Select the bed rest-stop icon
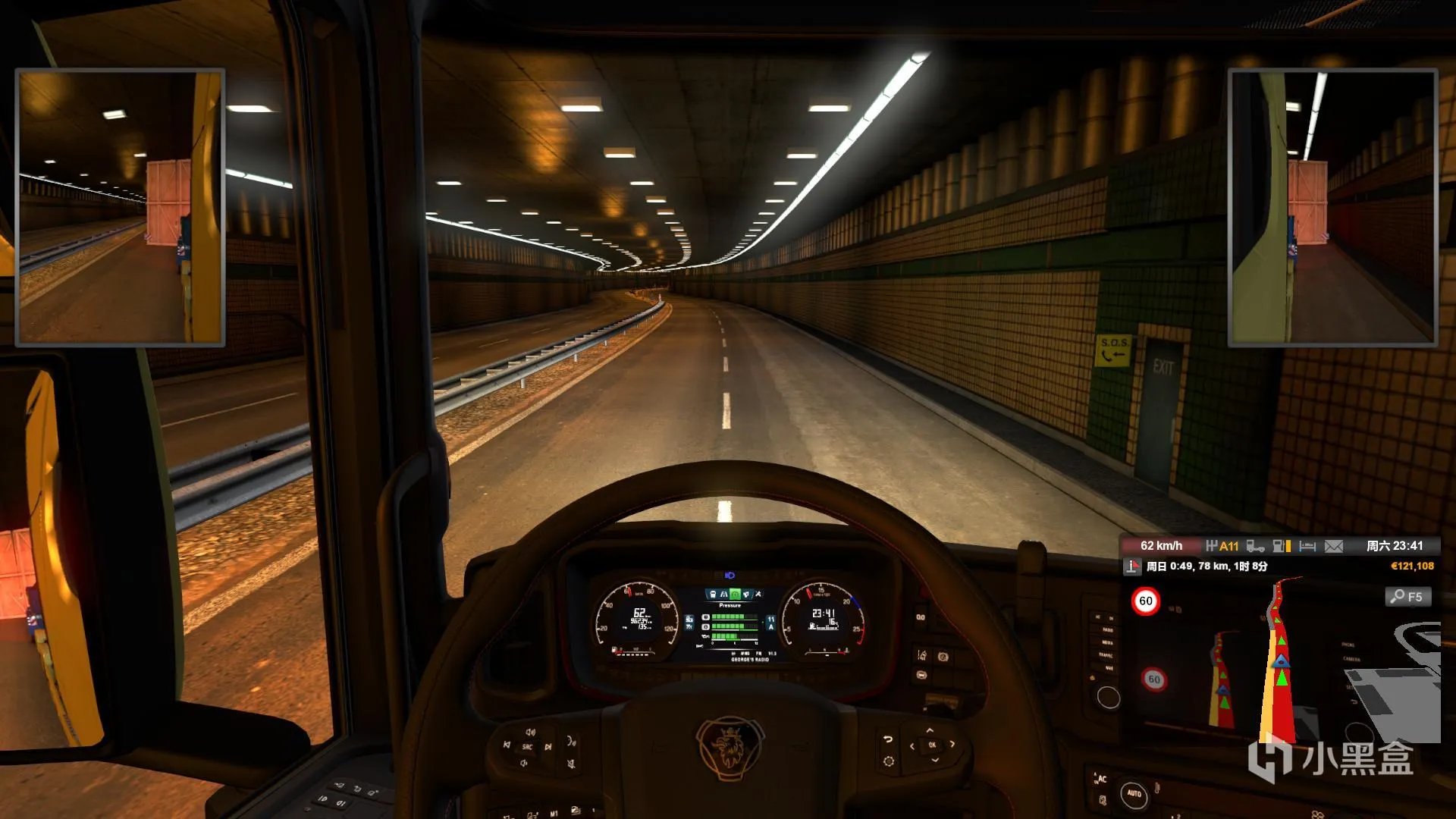1456x819 pixels. tap(1307, 546)
